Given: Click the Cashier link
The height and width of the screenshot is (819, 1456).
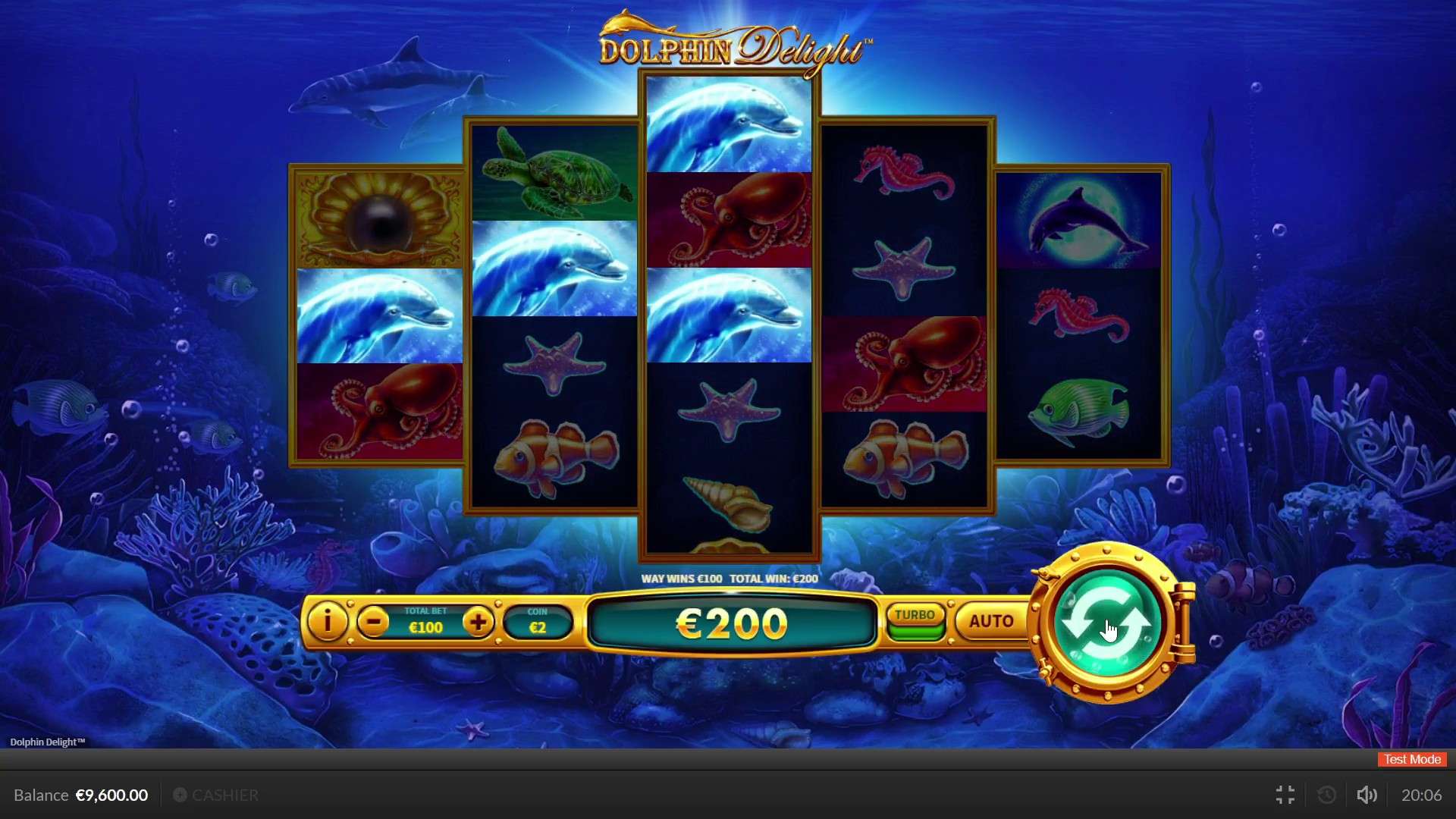Looking at the screenshot, I should (x=225, y=795).
